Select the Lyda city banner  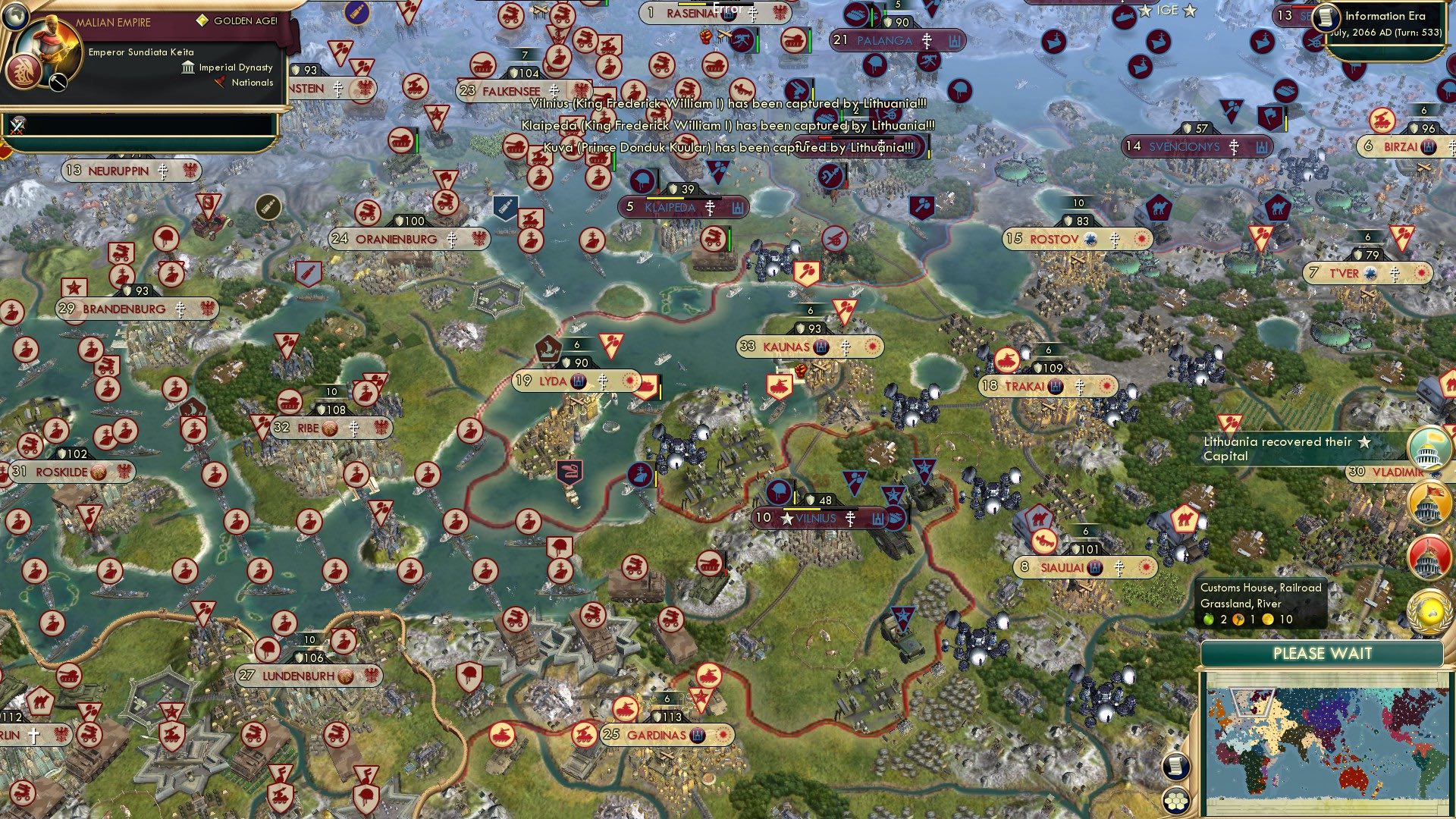coord(554,381)
